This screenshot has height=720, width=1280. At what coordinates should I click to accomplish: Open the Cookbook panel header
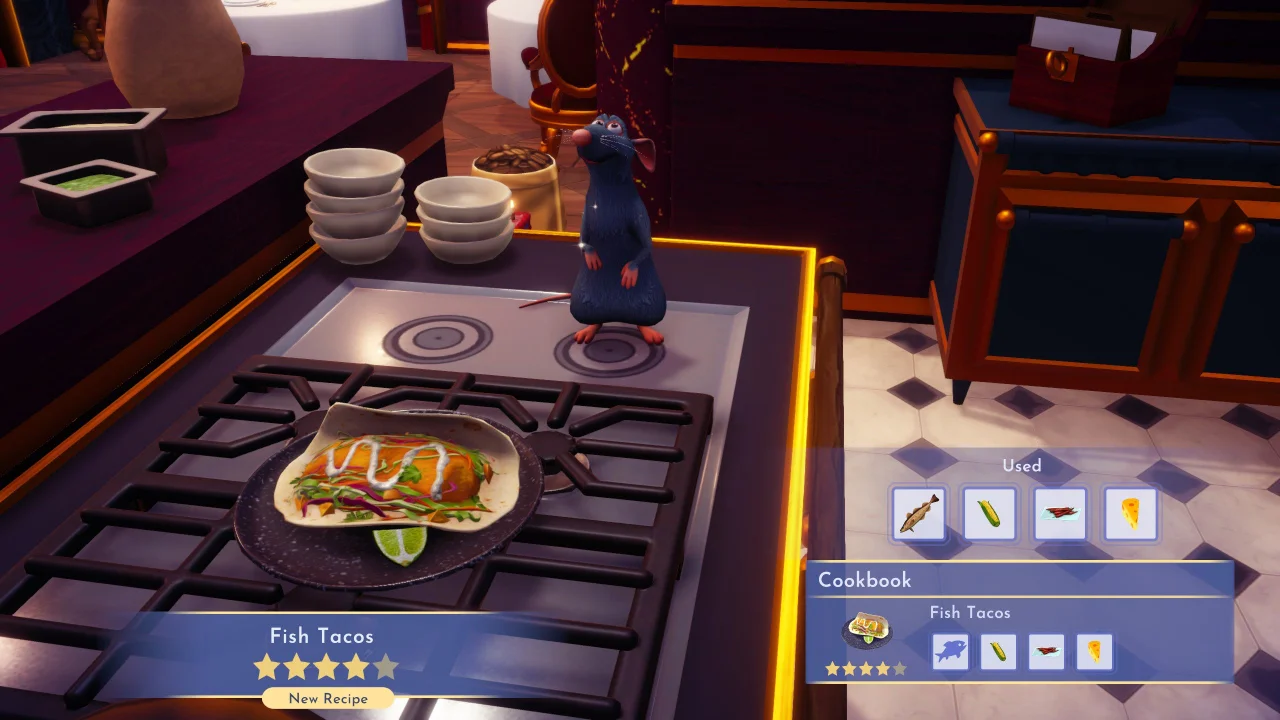point(864,580)
